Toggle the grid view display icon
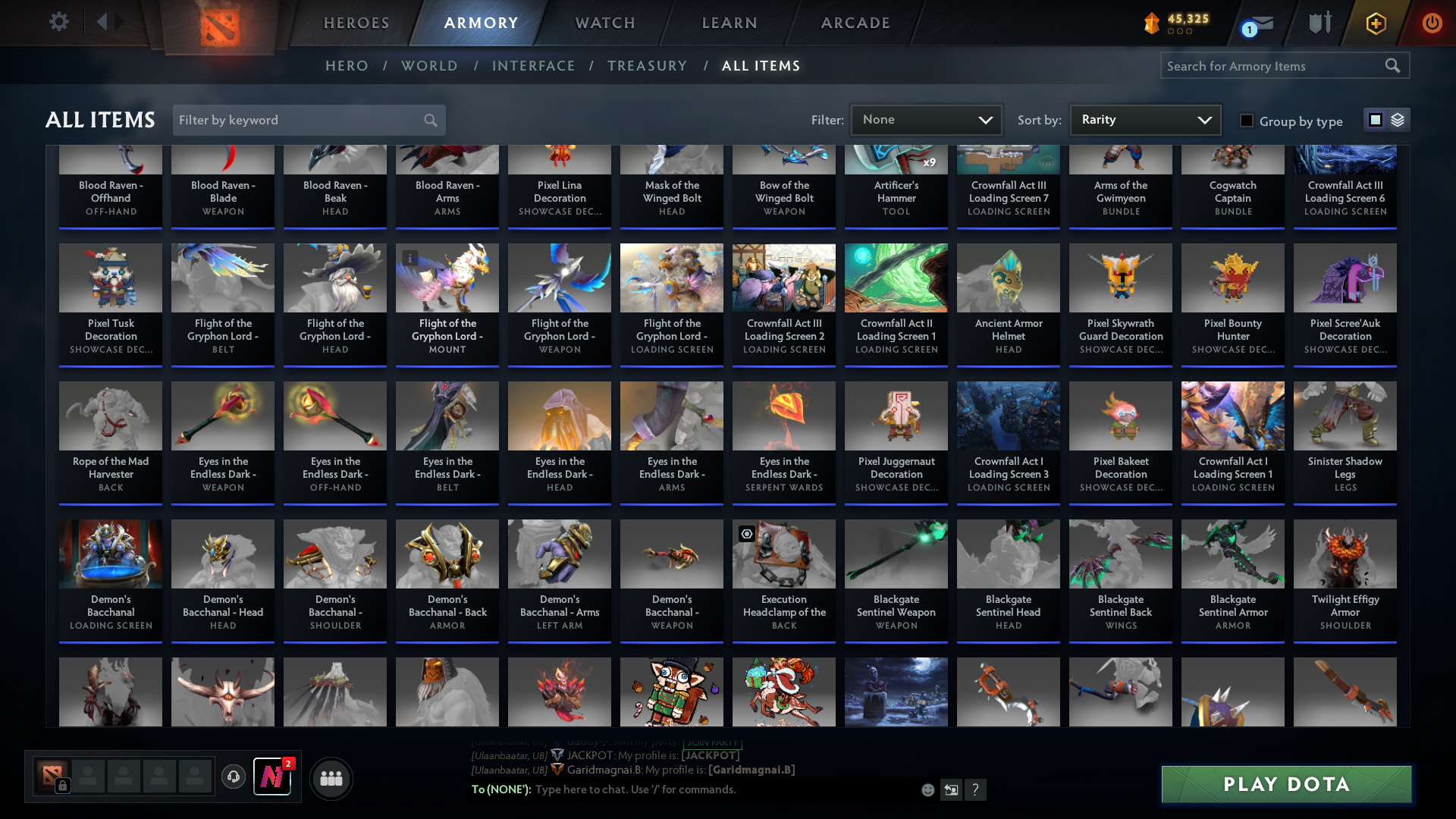Viewport: 1456px width, 819px height. tap(1375, 120)
